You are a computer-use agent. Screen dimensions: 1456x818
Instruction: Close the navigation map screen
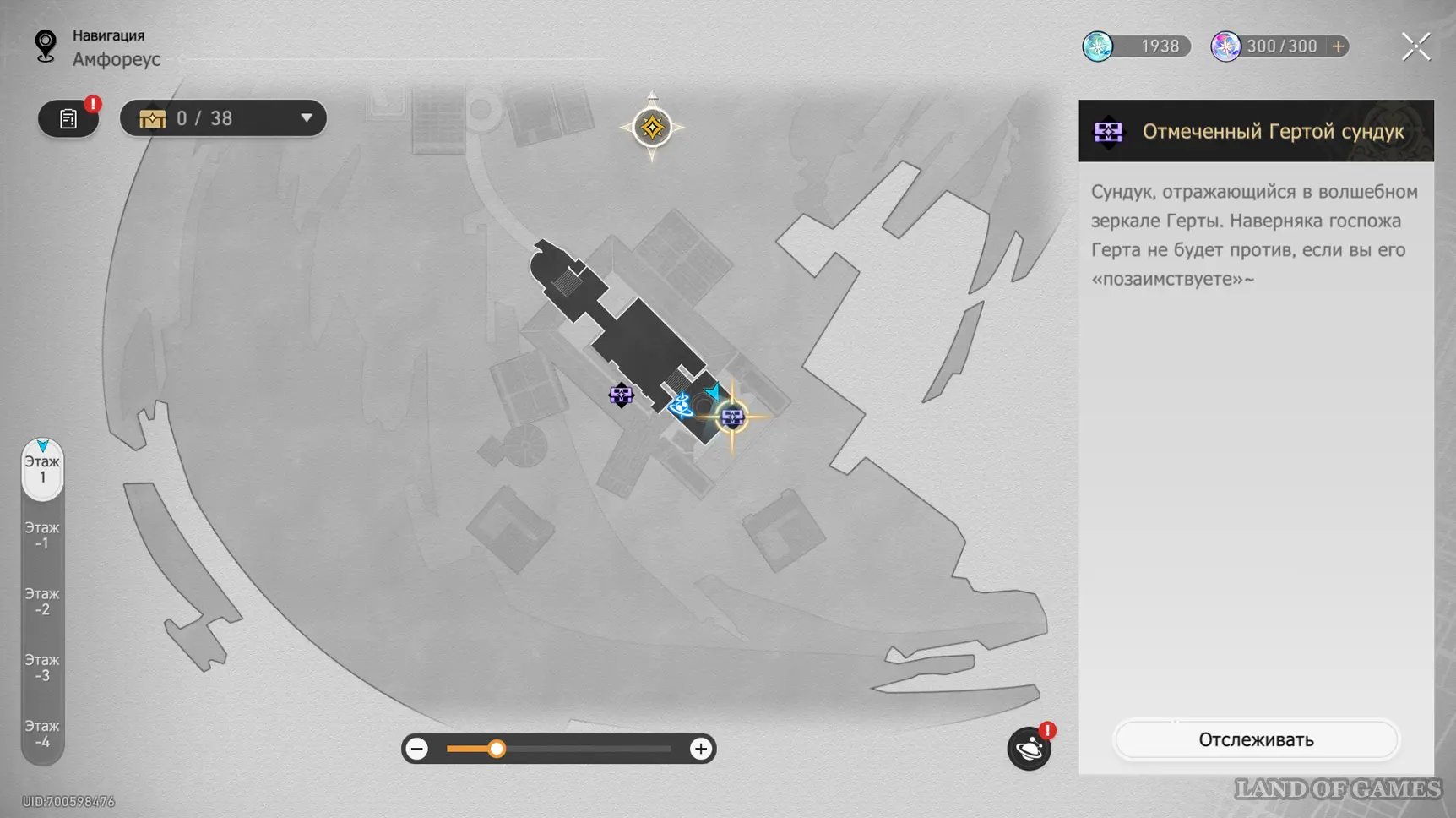tap(1415, 46)
